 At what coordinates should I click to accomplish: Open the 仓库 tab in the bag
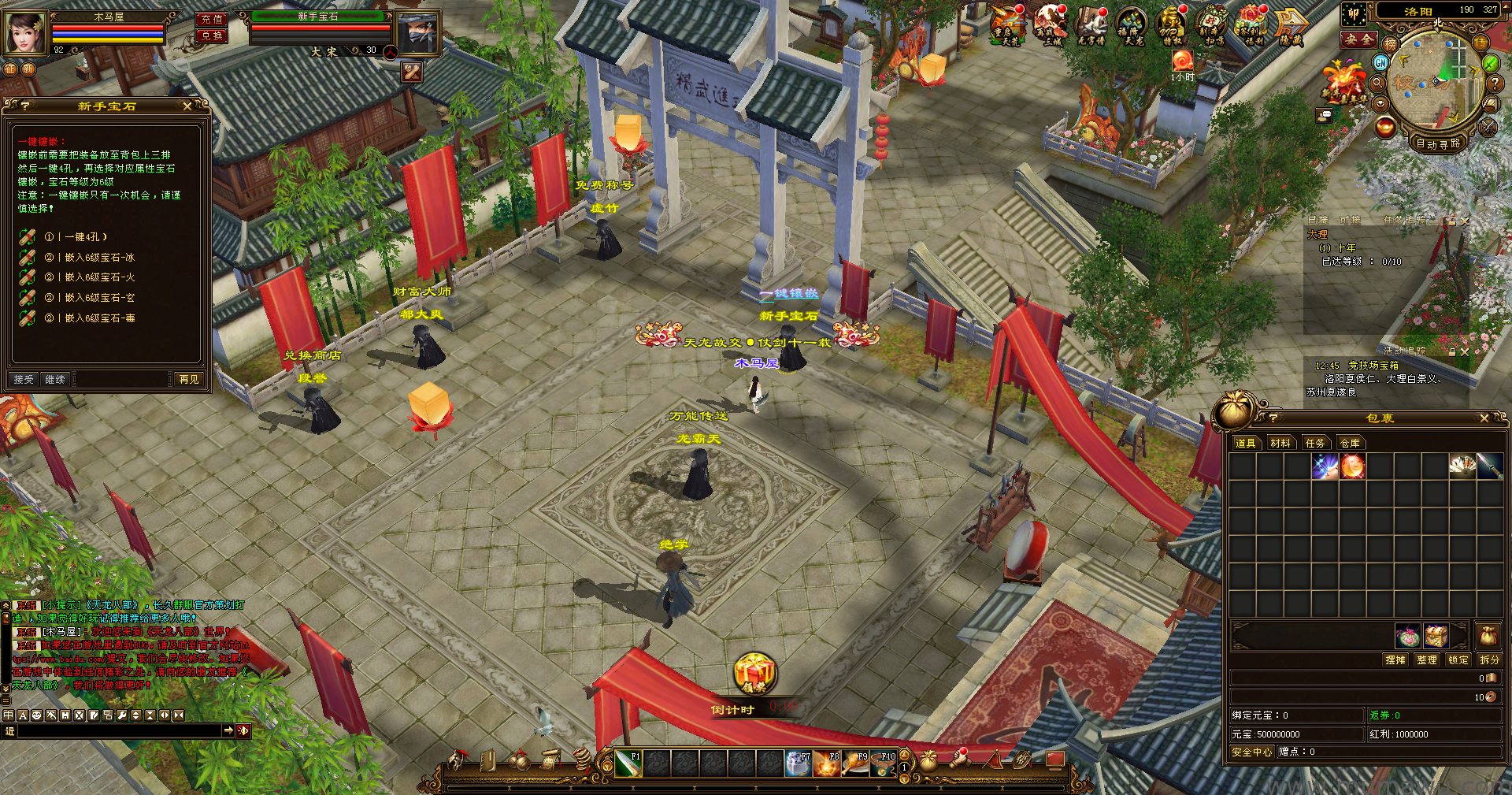[1350, 444]
